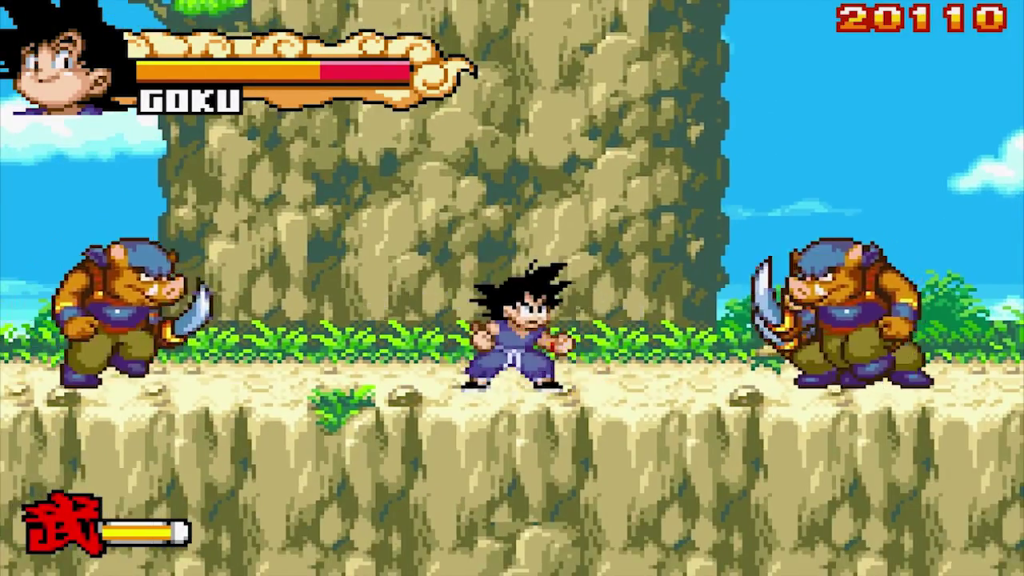Select the red 武 kanji icon
Image resolution: width=1024 pixels, height=576 pixels.
[x=62, y=522]
